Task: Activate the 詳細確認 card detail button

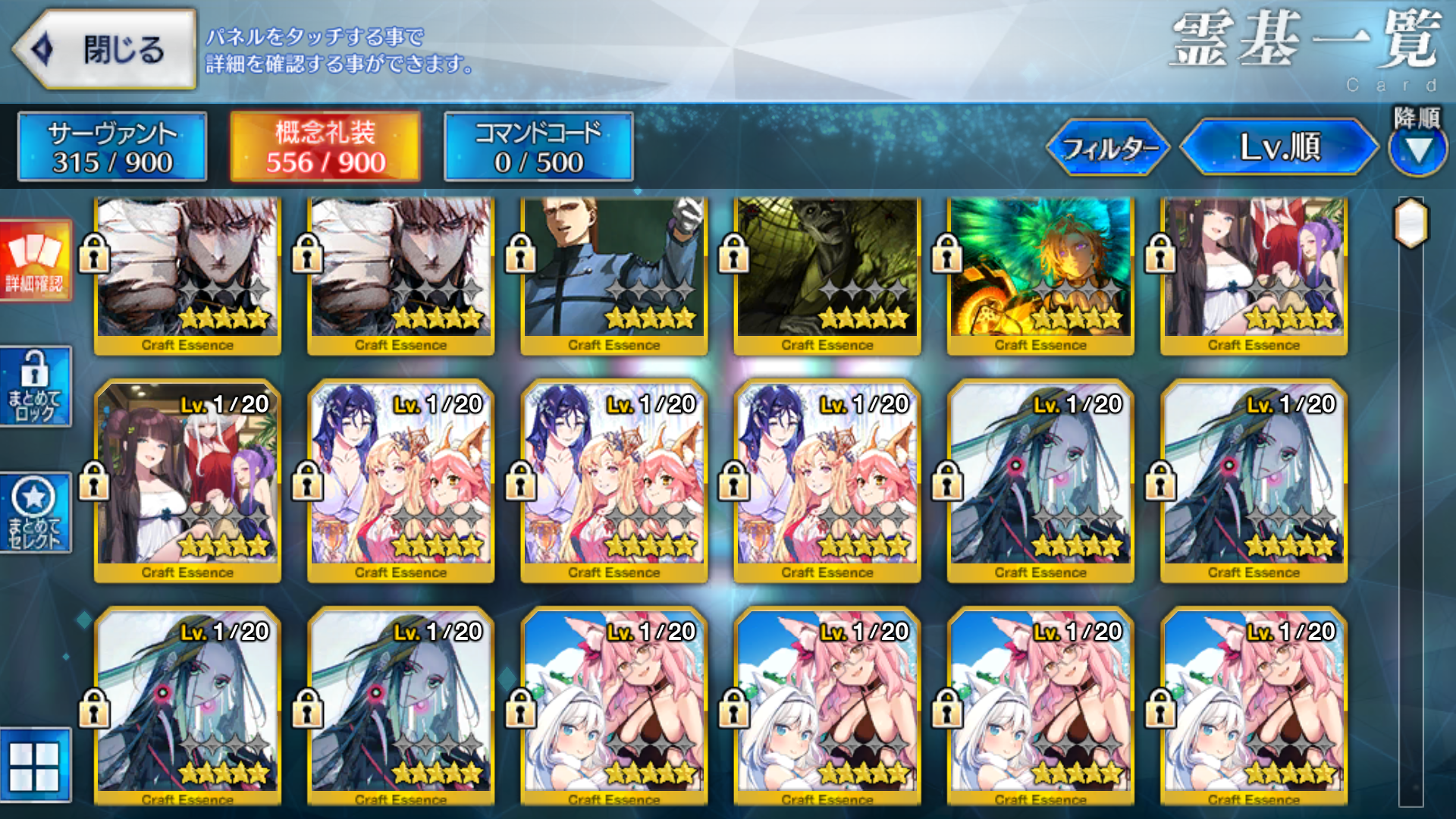Action: coord(36,261)
